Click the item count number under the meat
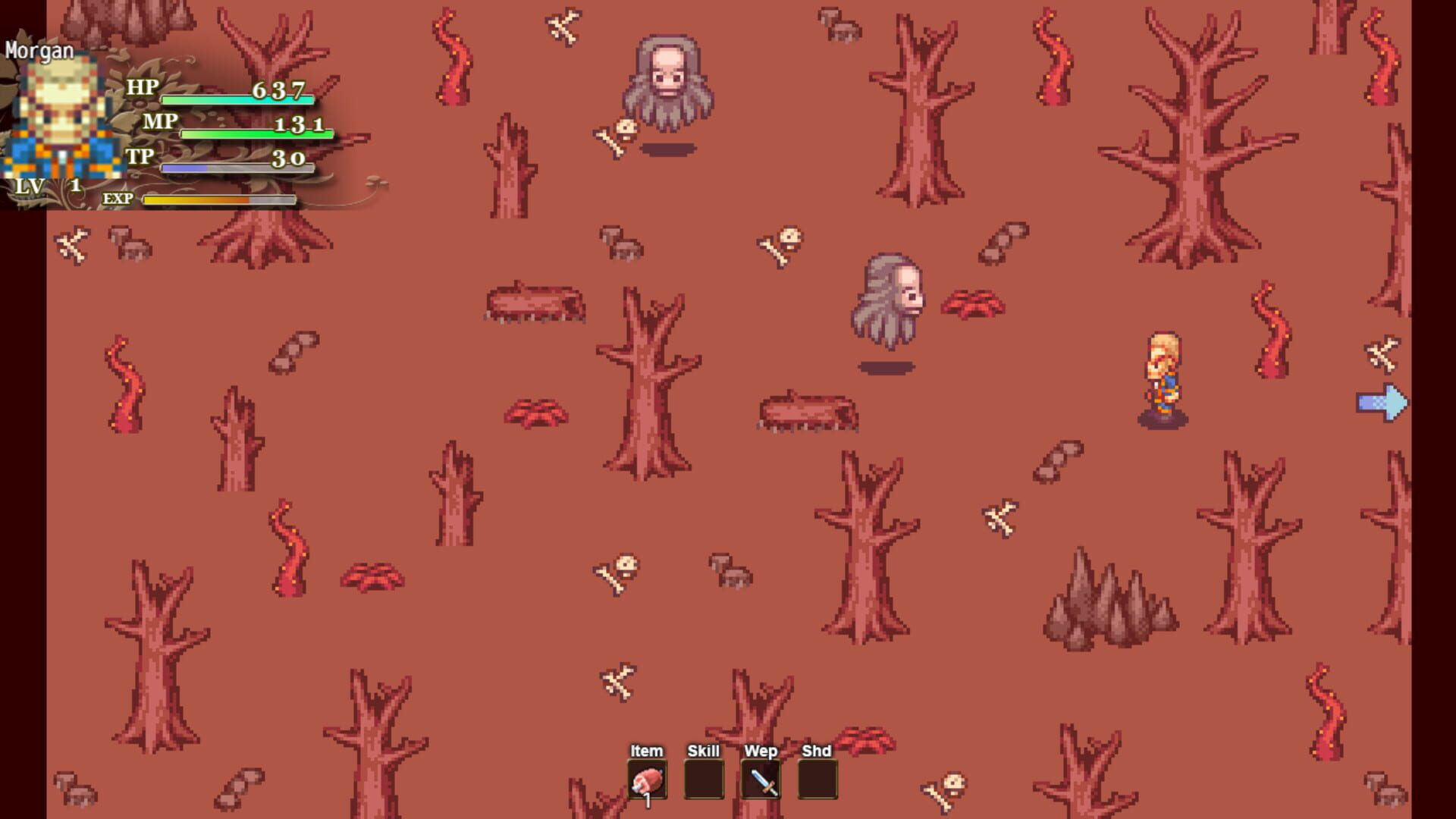1456x819 pixels. [648, 801]
